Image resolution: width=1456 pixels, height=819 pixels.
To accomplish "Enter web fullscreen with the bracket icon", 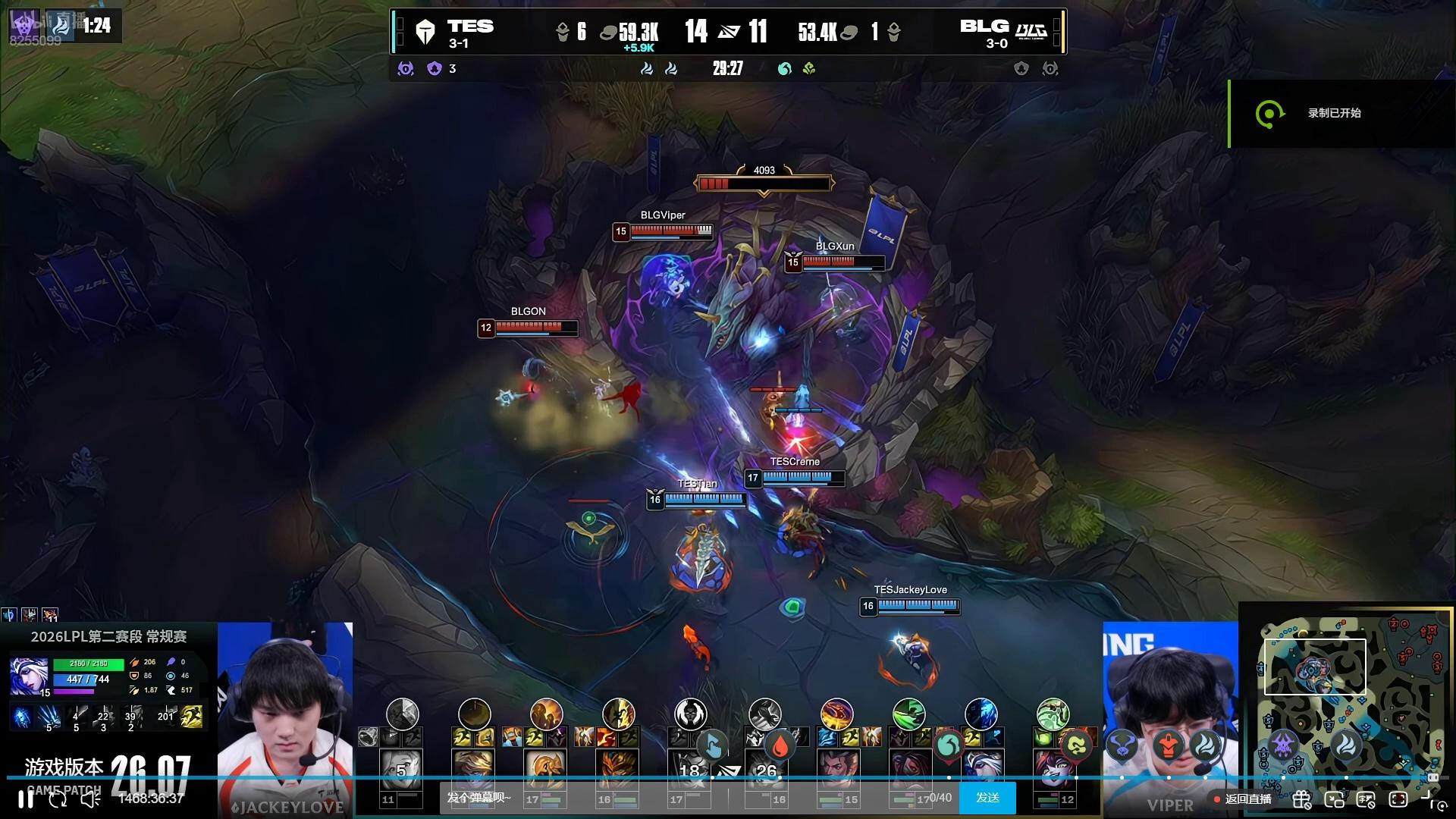I will [x=1398, y=799].
